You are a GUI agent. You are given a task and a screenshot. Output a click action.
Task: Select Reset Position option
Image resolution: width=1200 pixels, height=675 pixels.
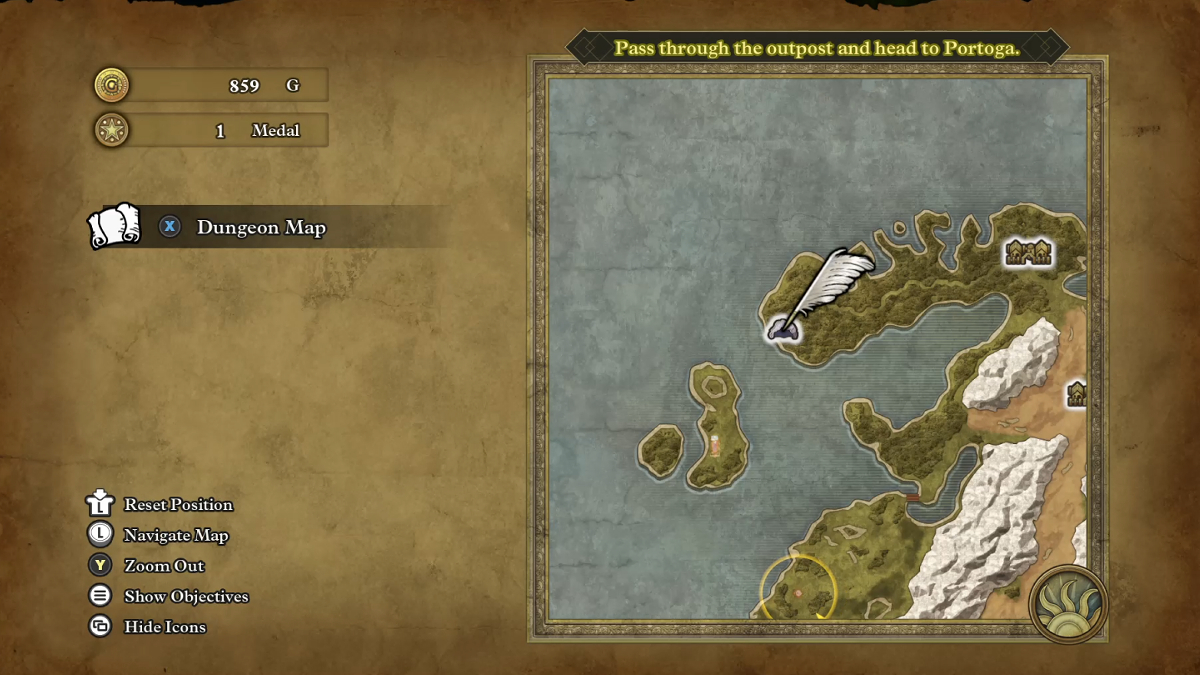point(178,505)
